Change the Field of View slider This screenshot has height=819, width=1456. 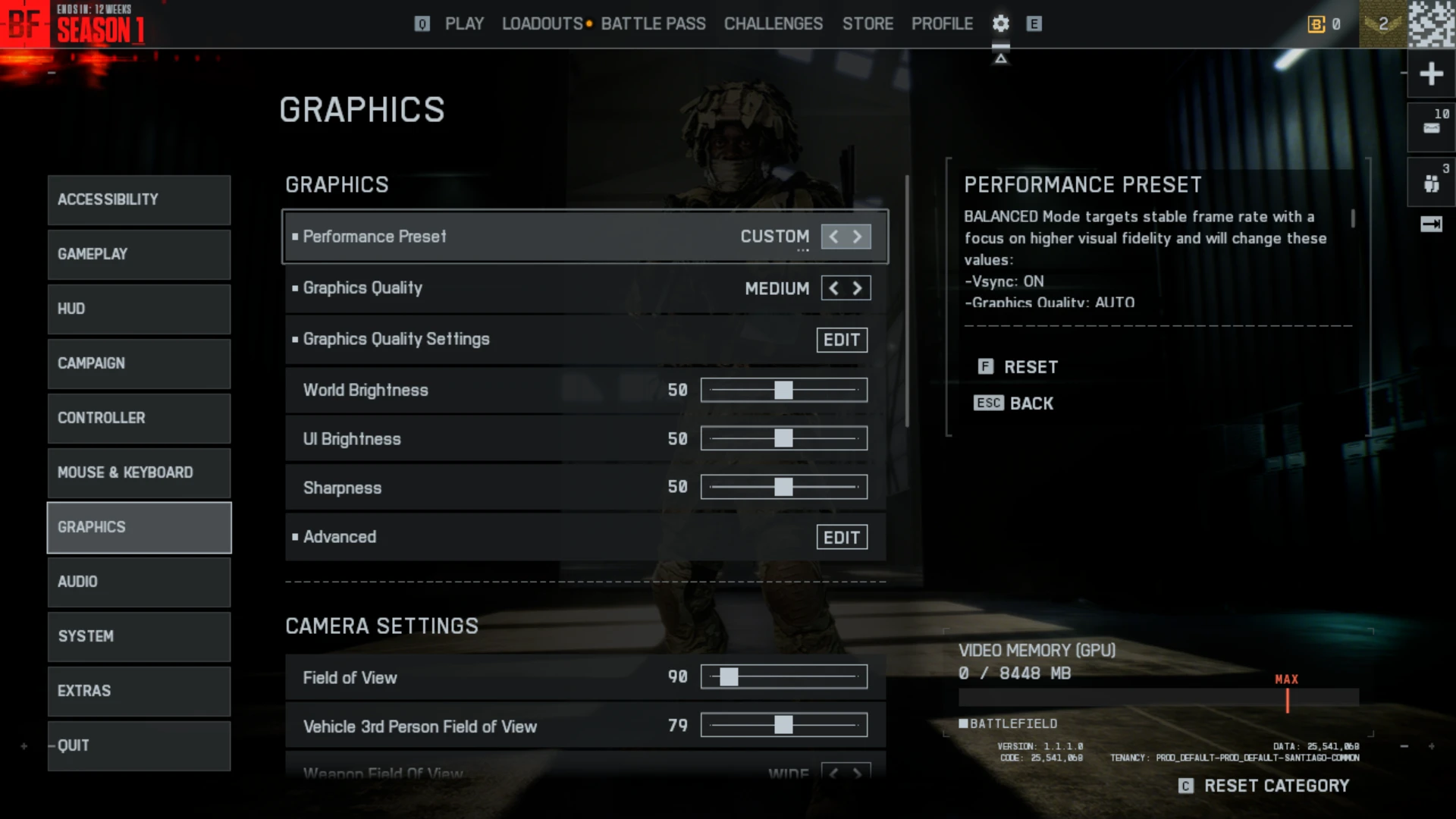point(729,677)
